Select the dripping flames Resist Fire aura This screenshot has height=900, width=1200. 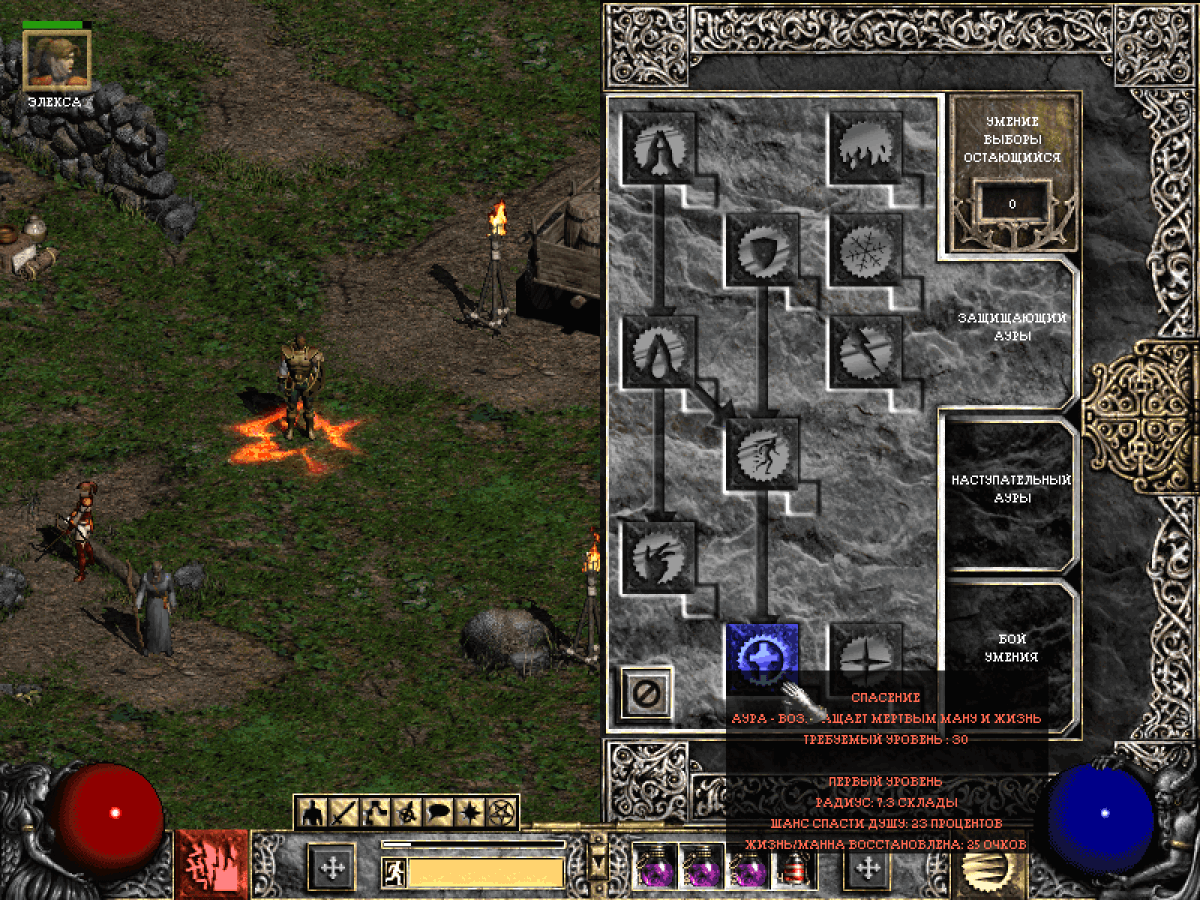pyautogui.click(x=866, y=146)
